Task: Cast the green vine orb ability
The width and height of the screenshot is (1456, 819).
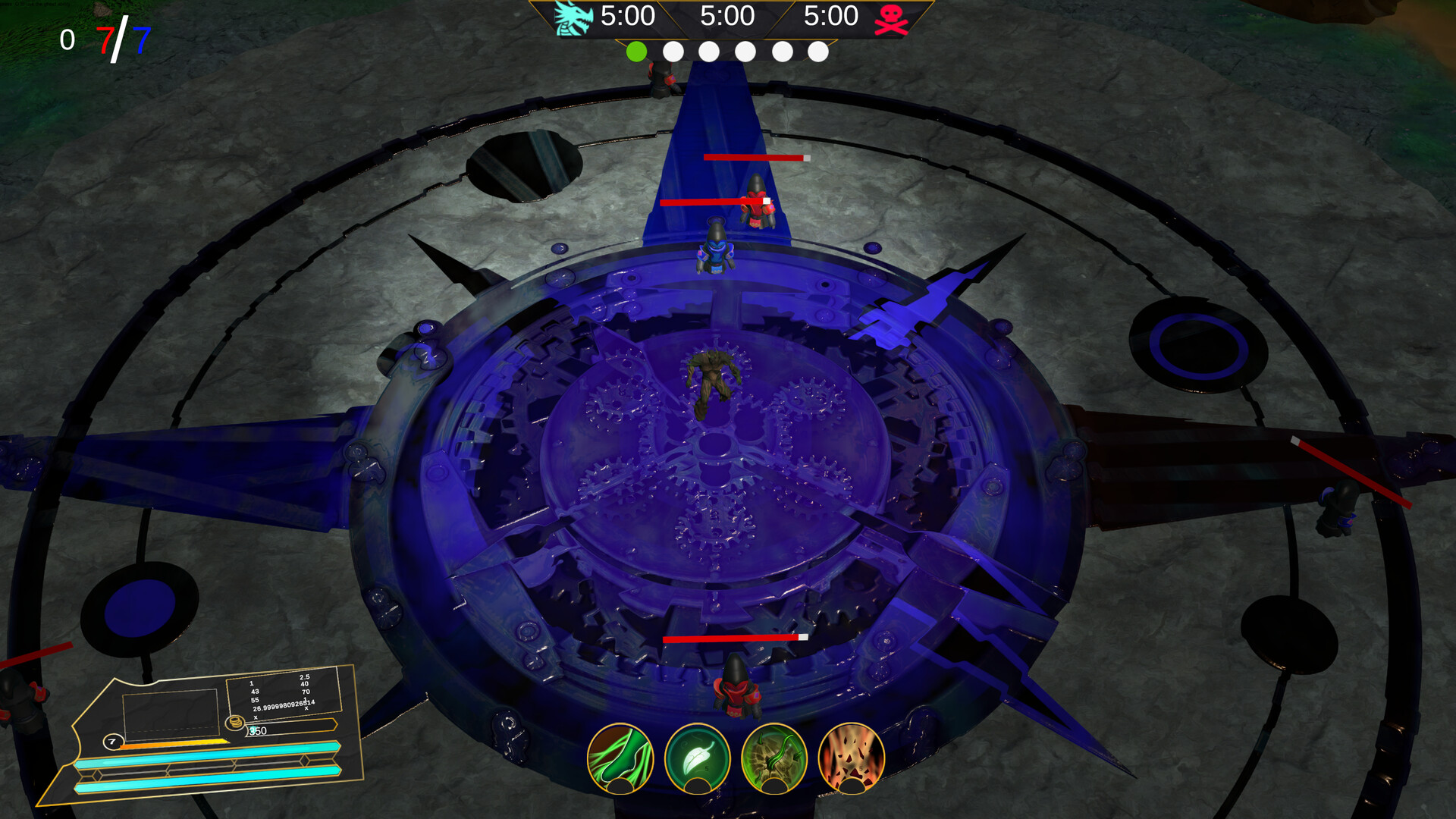Action: (774, 758)
